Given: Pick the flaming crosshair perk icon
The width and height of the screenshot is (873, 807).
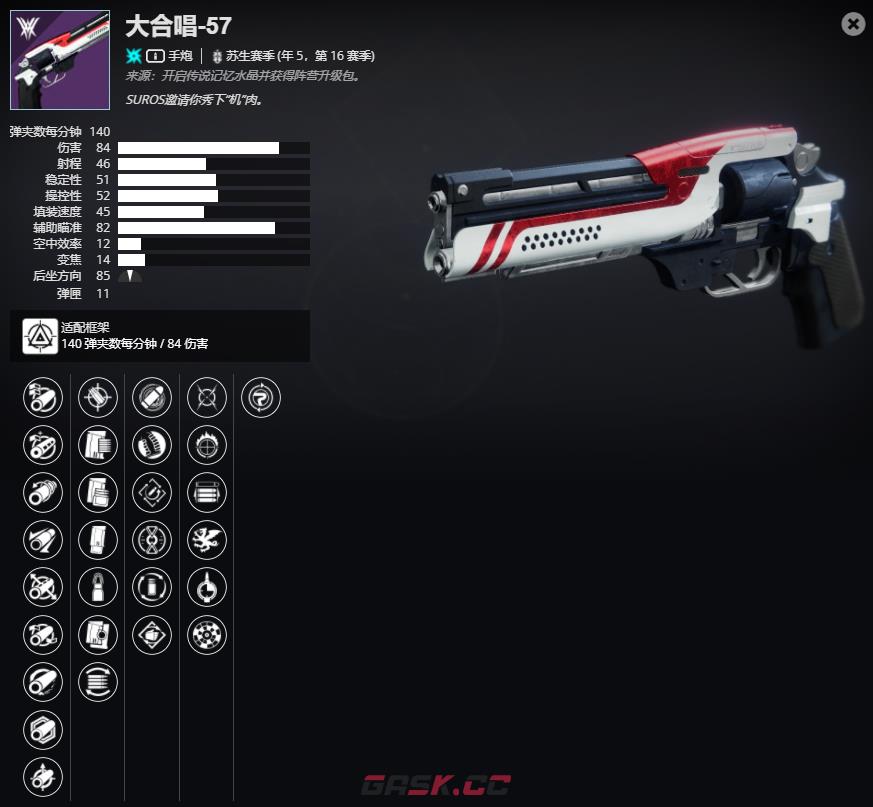Looking at the screenshot, I should (x=207, y=445).
